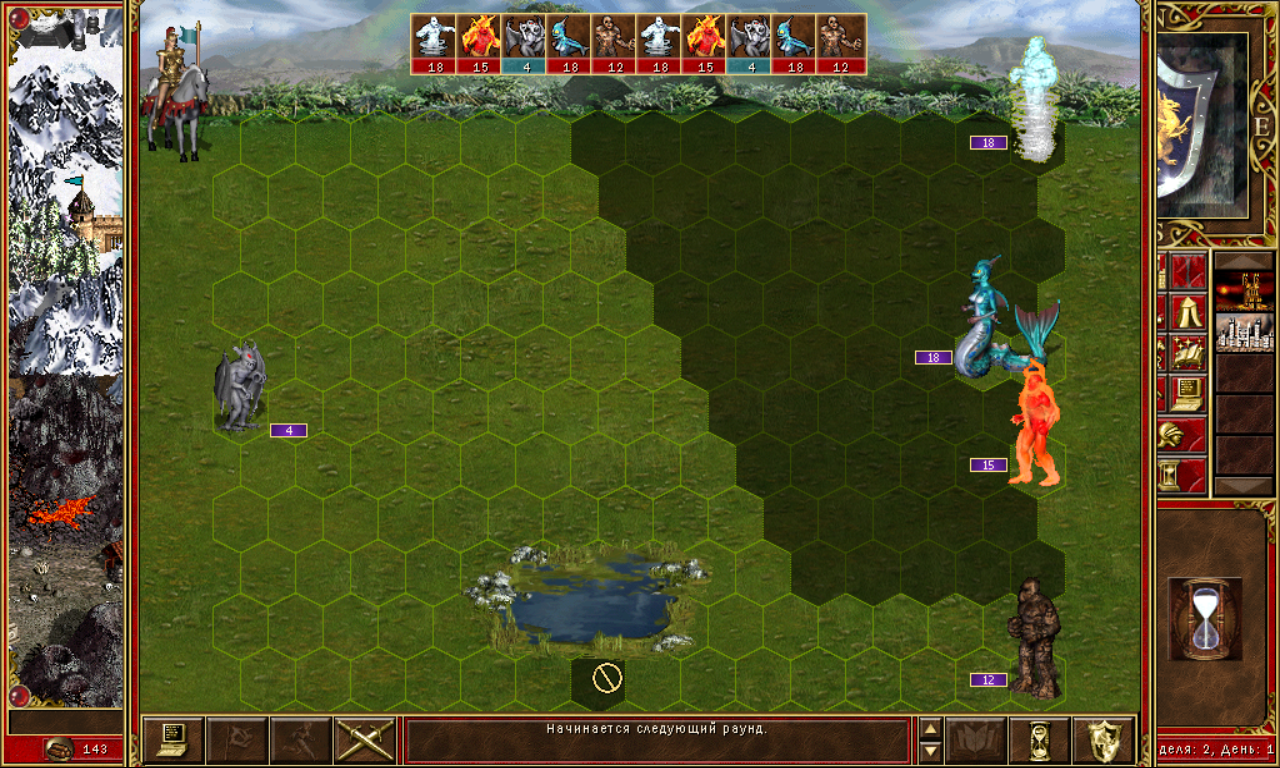
Task: Open the combat options menu
Action: pyautogui.click(x=173, y=740)
